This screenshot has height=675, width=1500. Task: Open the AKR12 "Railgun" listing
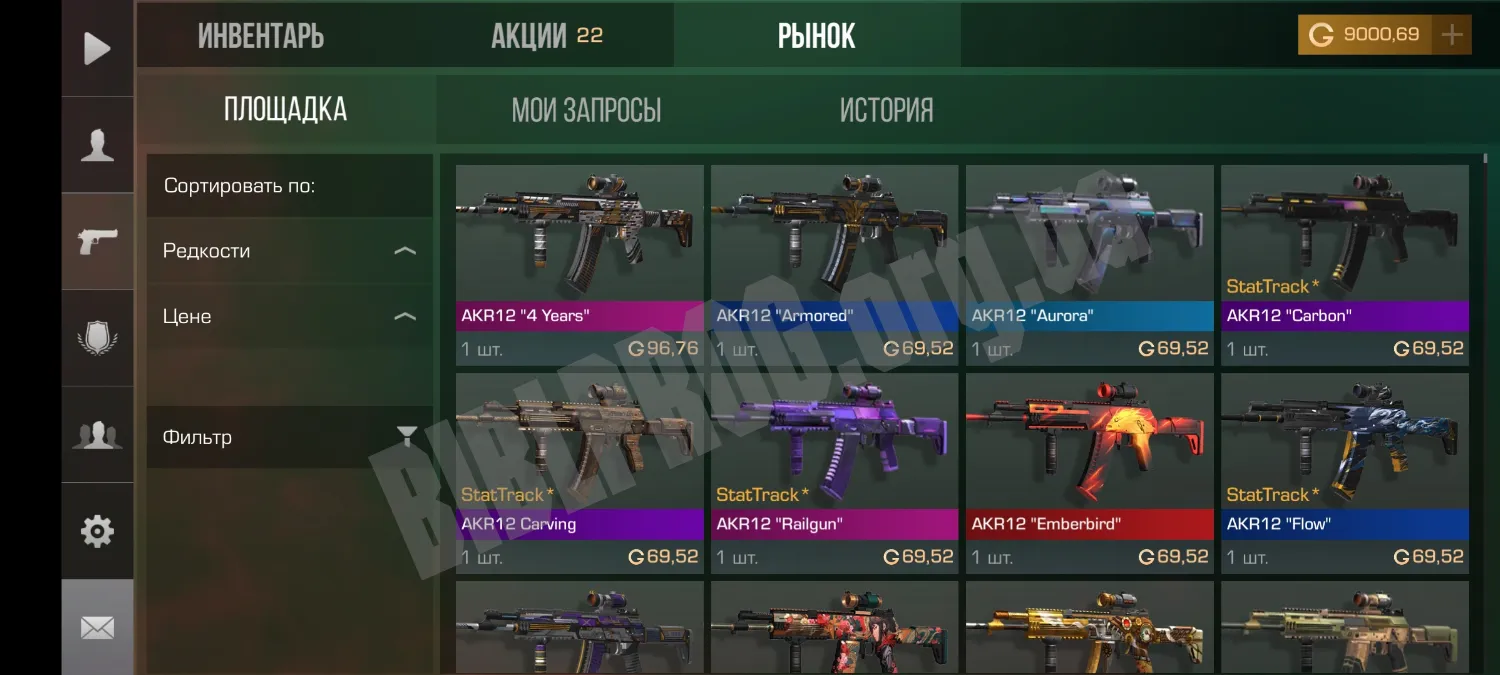coord(834,471)
